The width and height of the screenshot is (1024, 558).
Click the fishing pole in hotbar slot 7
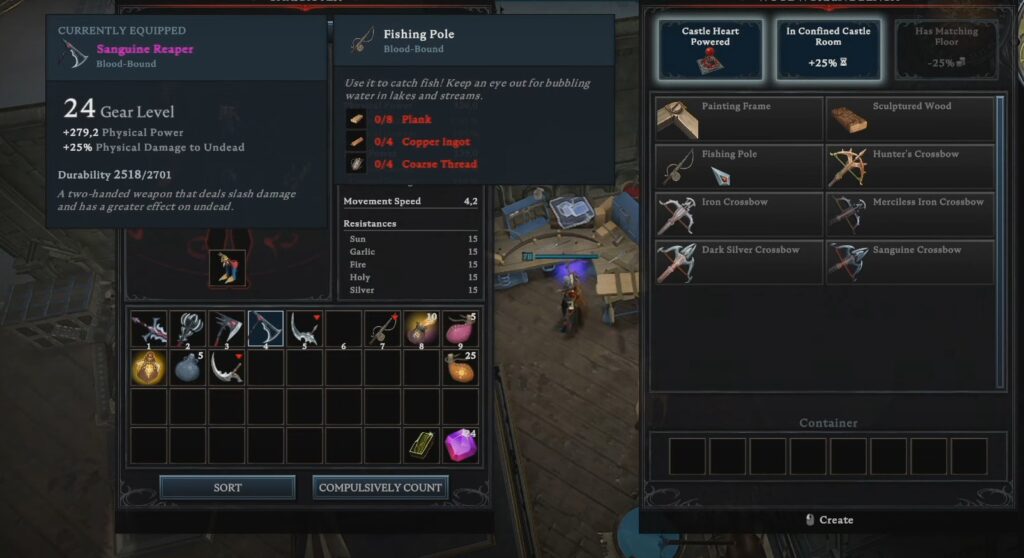click(382, 328)
